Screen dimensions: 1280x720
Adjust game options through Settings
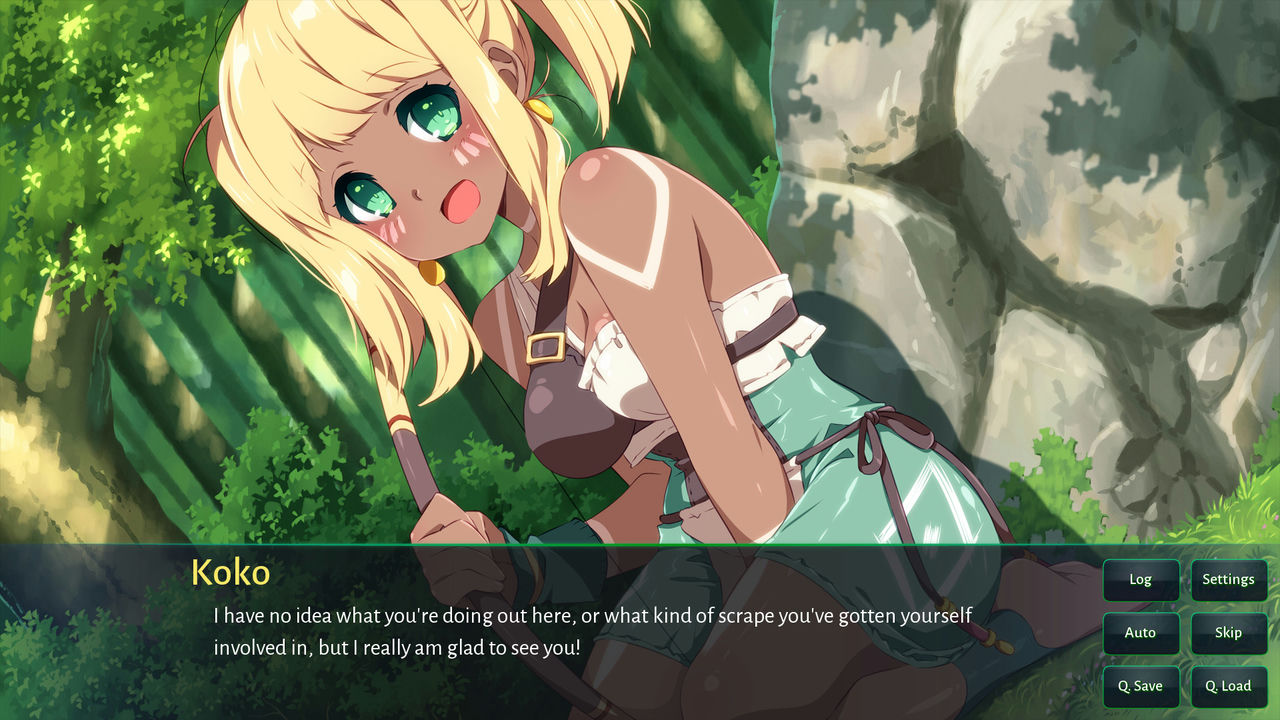pyautogui.click(x=1228, y=579)
